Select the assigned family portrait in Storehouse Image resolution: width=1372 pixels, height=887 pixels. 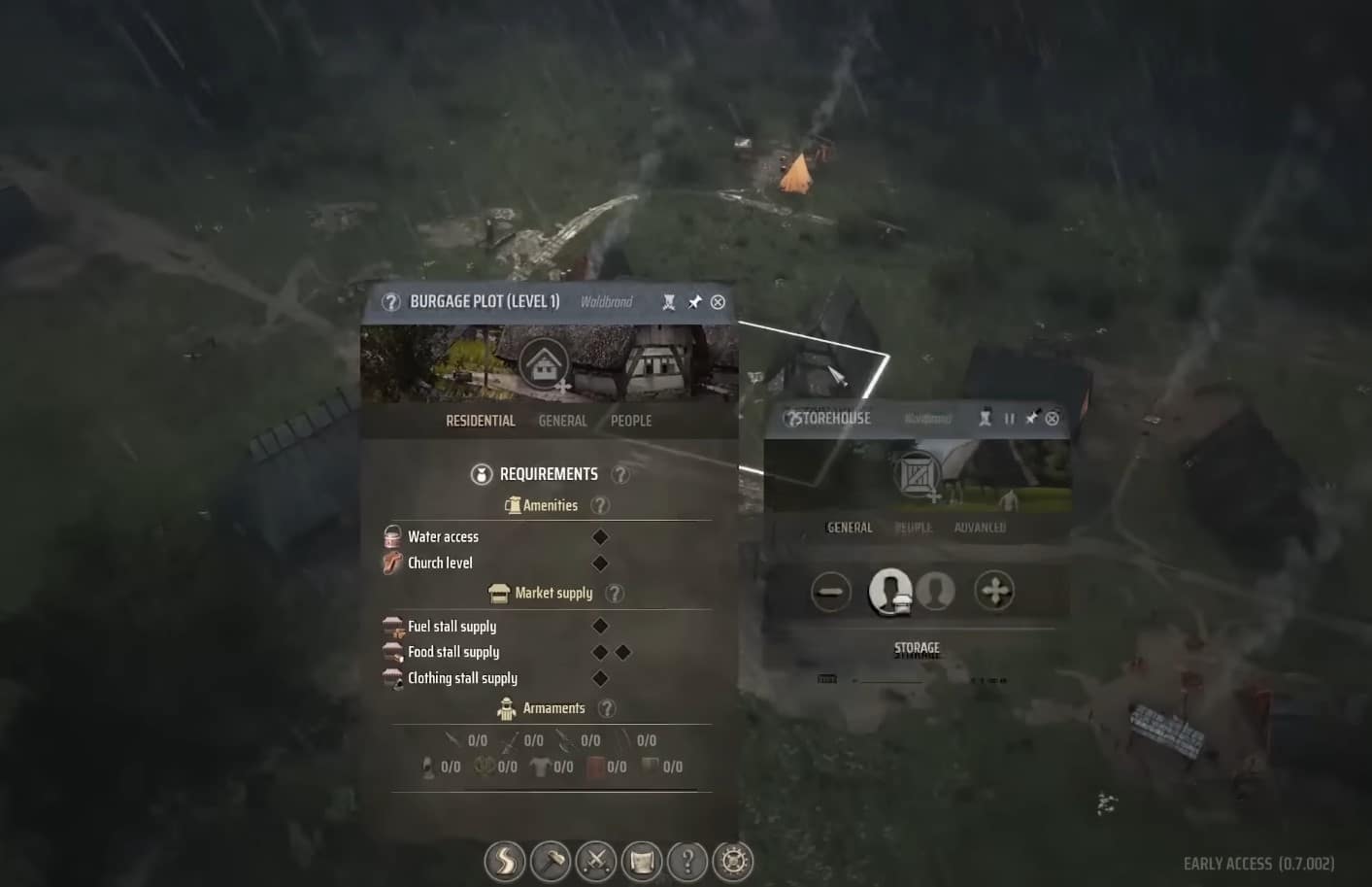click(x=891, y=591)
